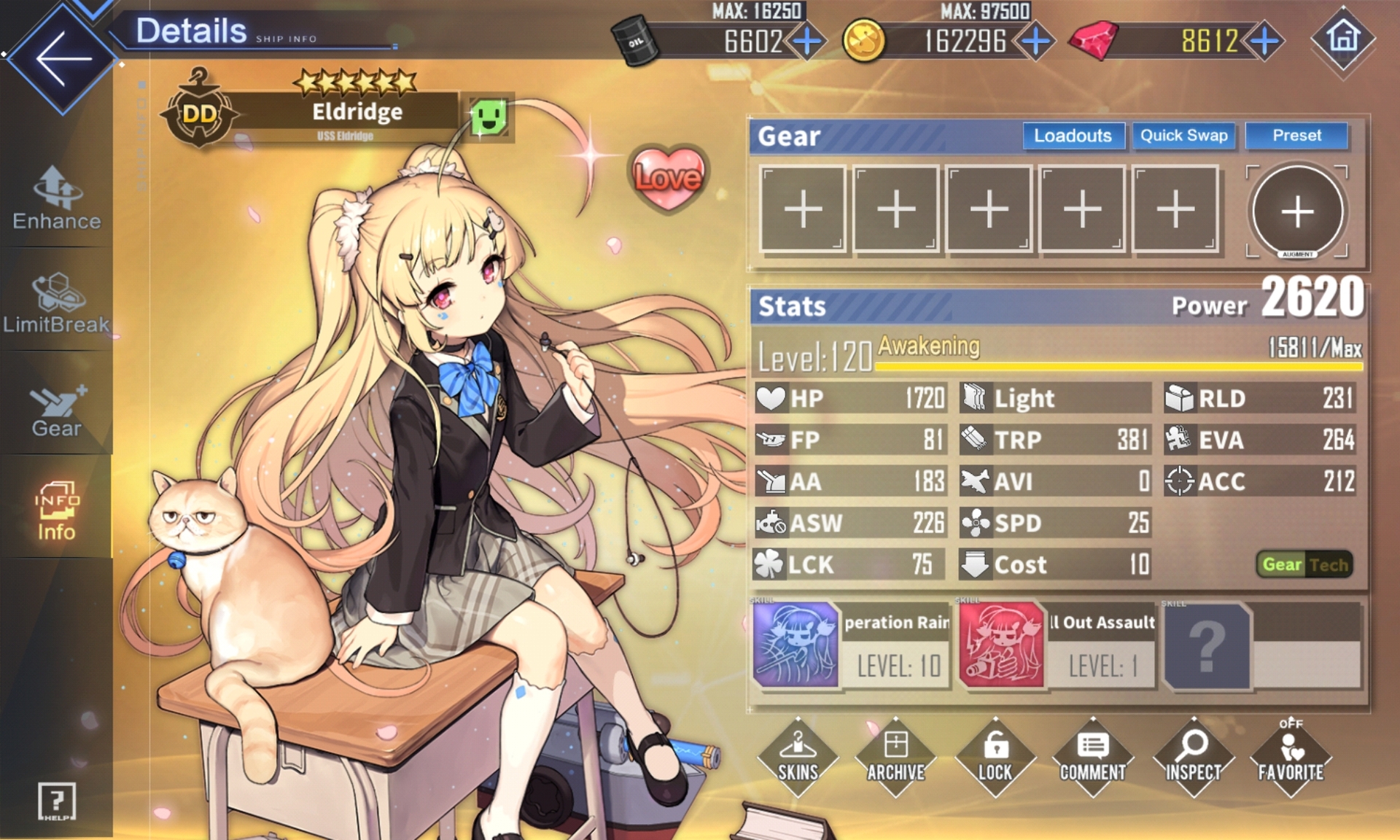This screenshot has height=840, width=1400.
Task: Select the Info side tab
Action: (x=56, y=510)
